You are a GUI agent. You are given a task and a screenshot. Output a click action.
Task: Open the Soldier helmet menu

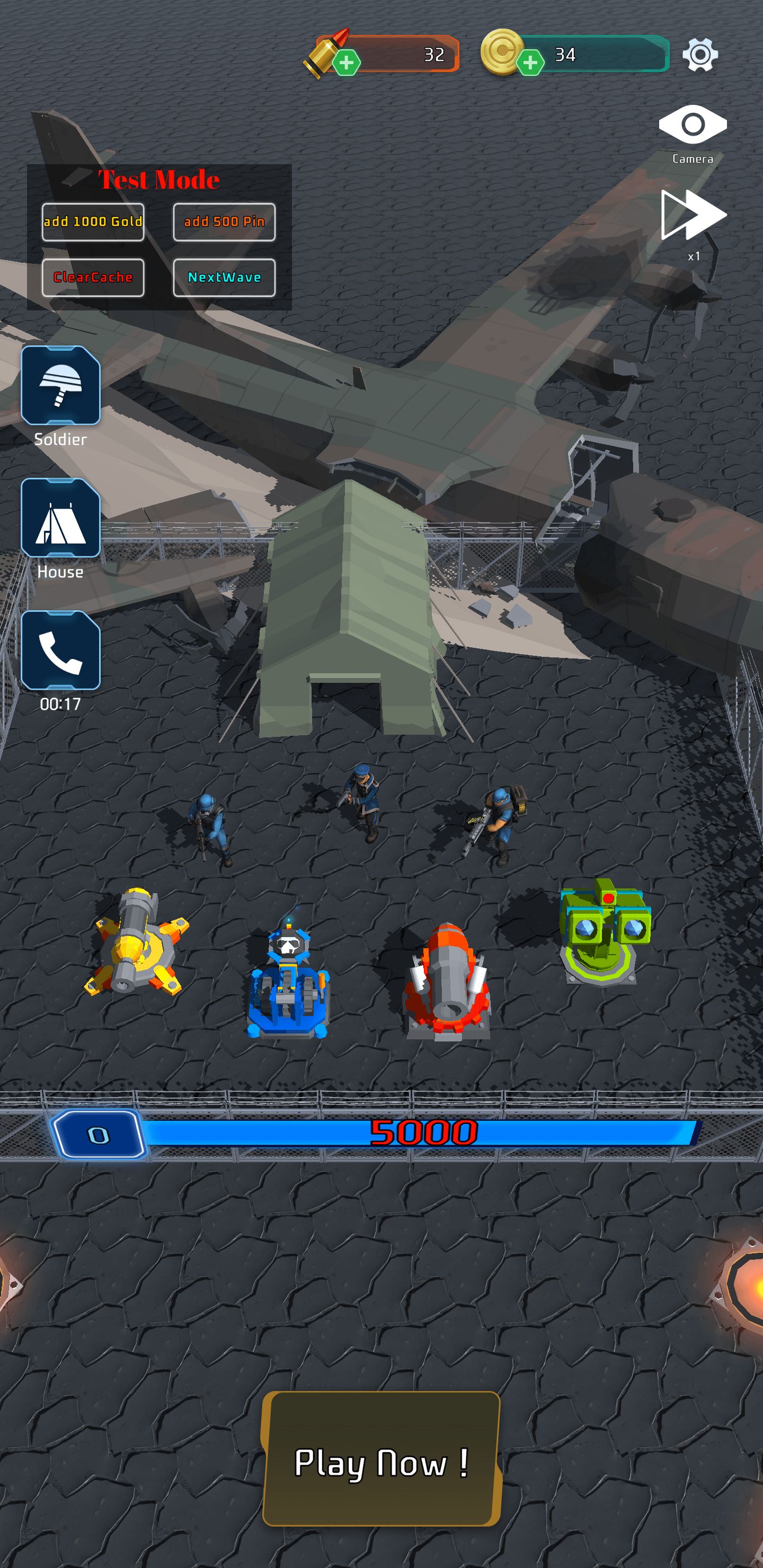point(60,385)
